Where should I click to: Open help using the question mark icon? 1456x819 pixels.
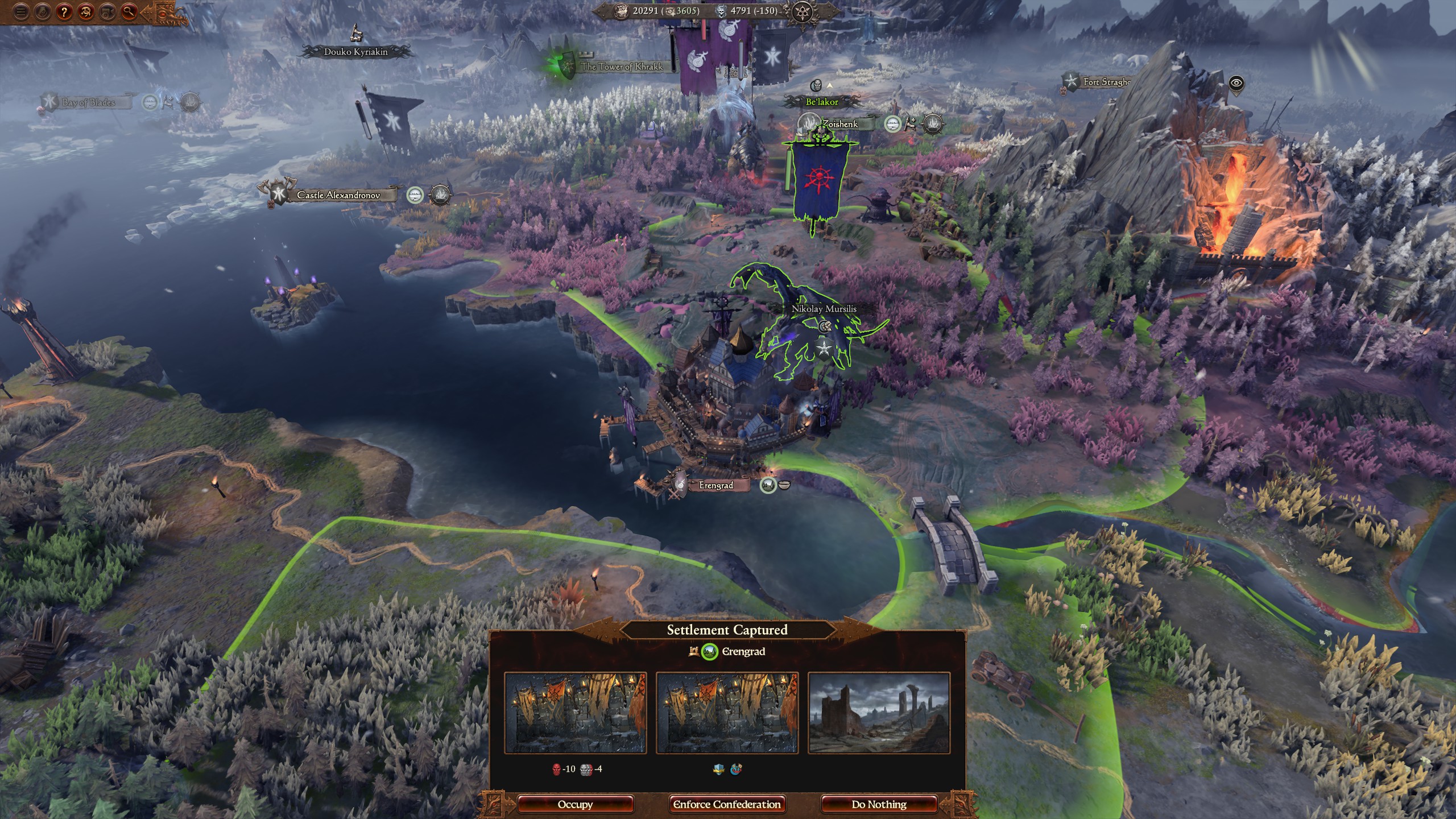(64, 12)
